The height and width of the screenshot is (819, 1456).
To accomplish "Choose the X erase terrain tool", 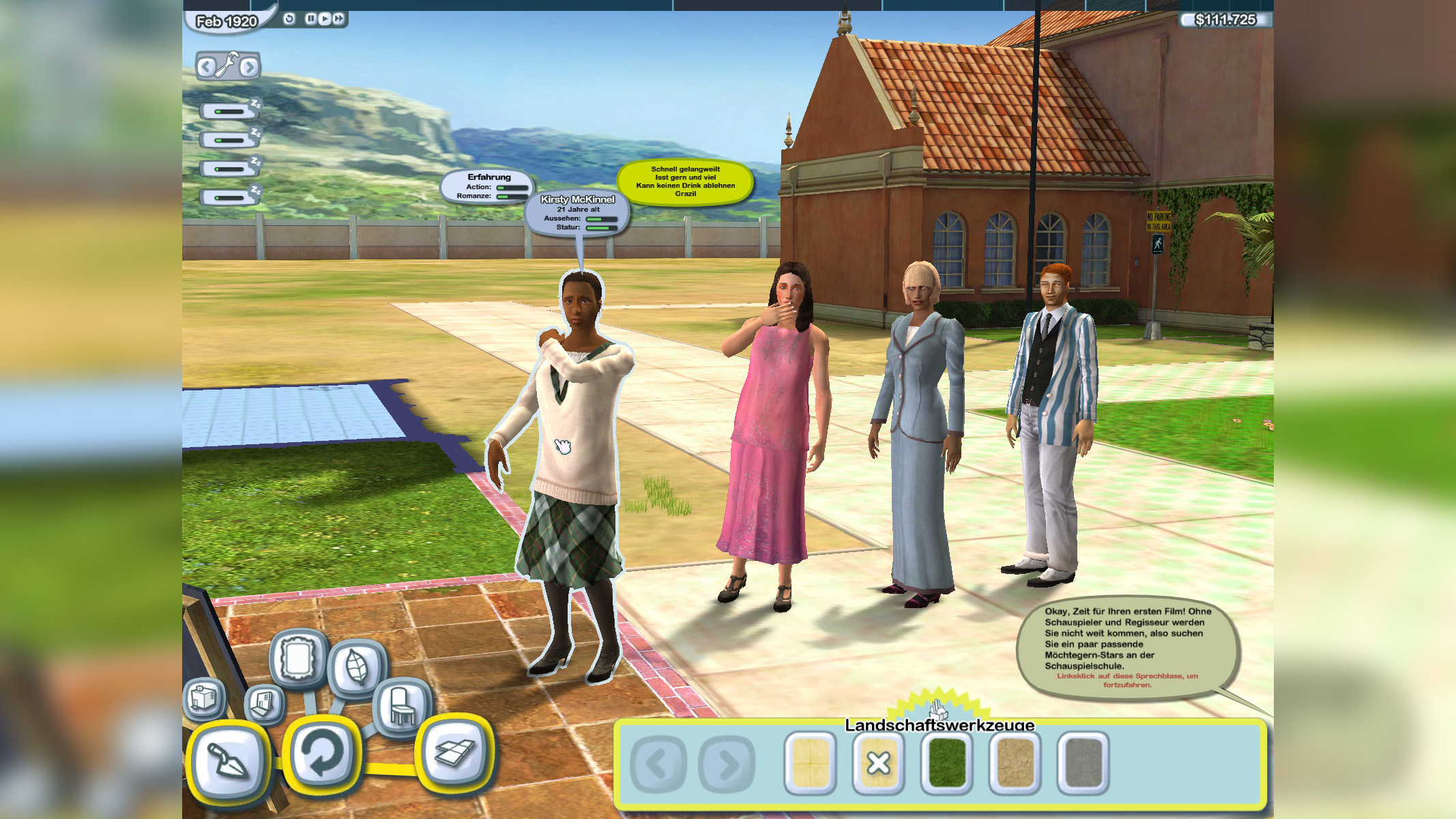I will pos(878,763).
